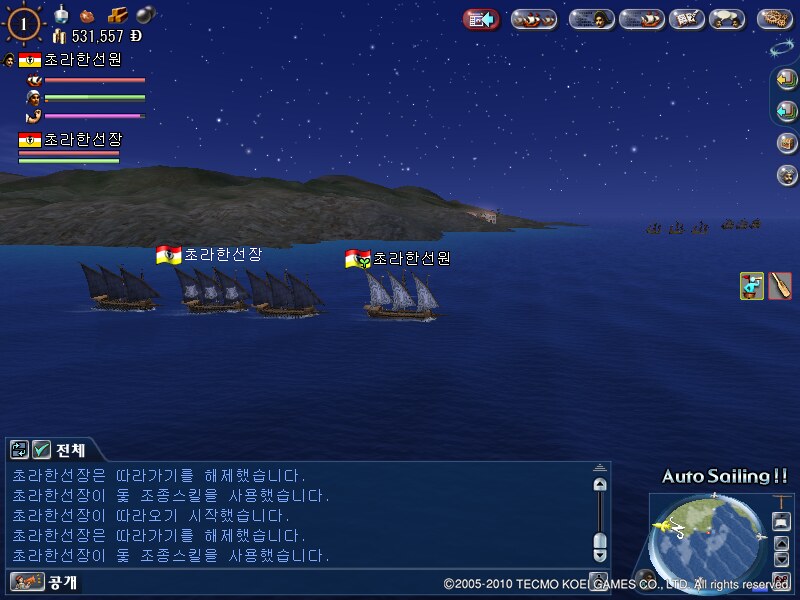Open the fleet menu showing three ships
Viewport: 800px width, 600px height.
pos(534,19)
